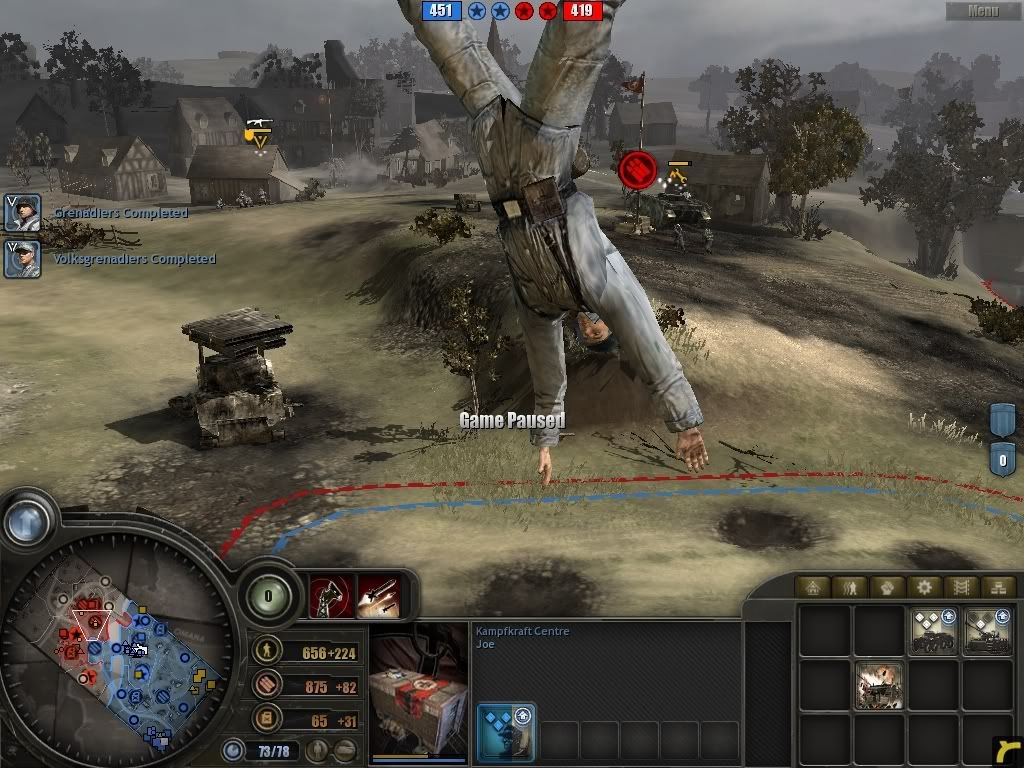
Task: Open the commander tree arrow button
Action: point(26,519)
